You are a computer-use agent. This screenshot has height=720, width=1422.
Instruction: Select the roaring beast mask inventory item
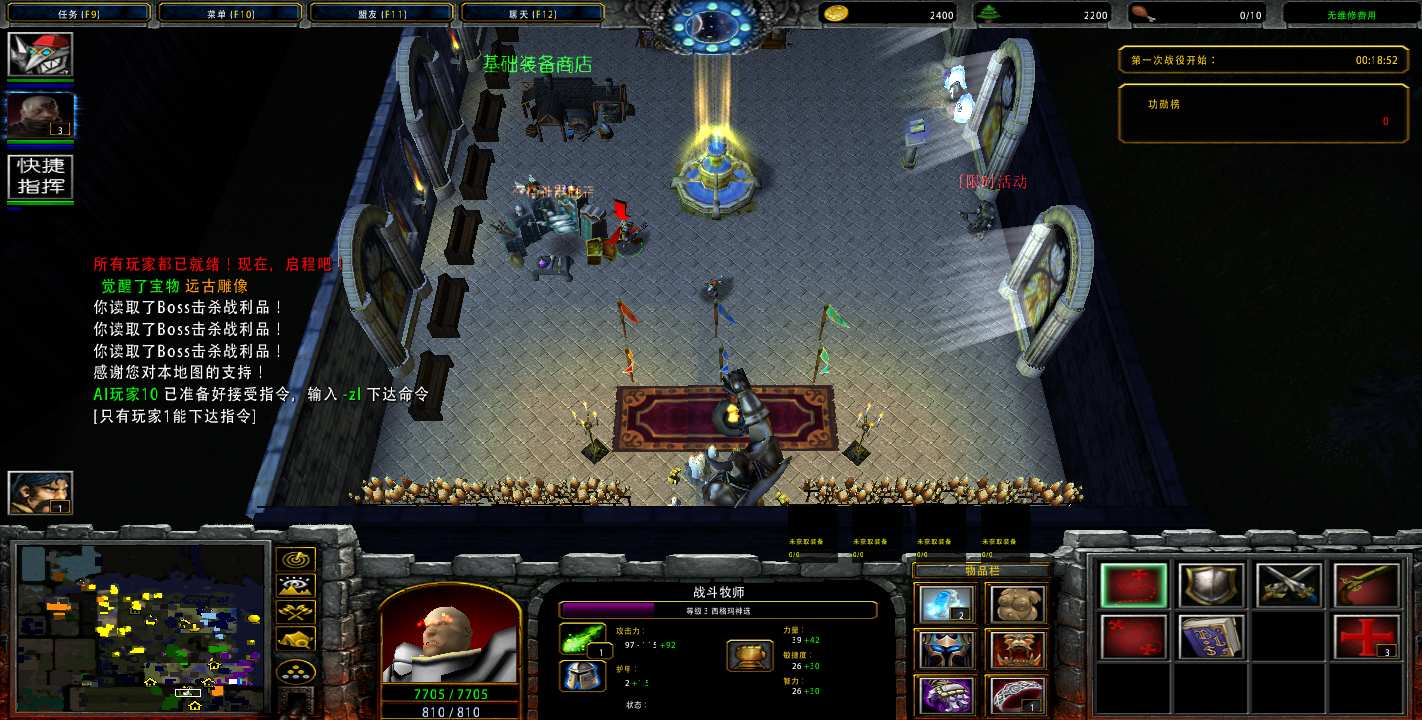pos(1018,650)
